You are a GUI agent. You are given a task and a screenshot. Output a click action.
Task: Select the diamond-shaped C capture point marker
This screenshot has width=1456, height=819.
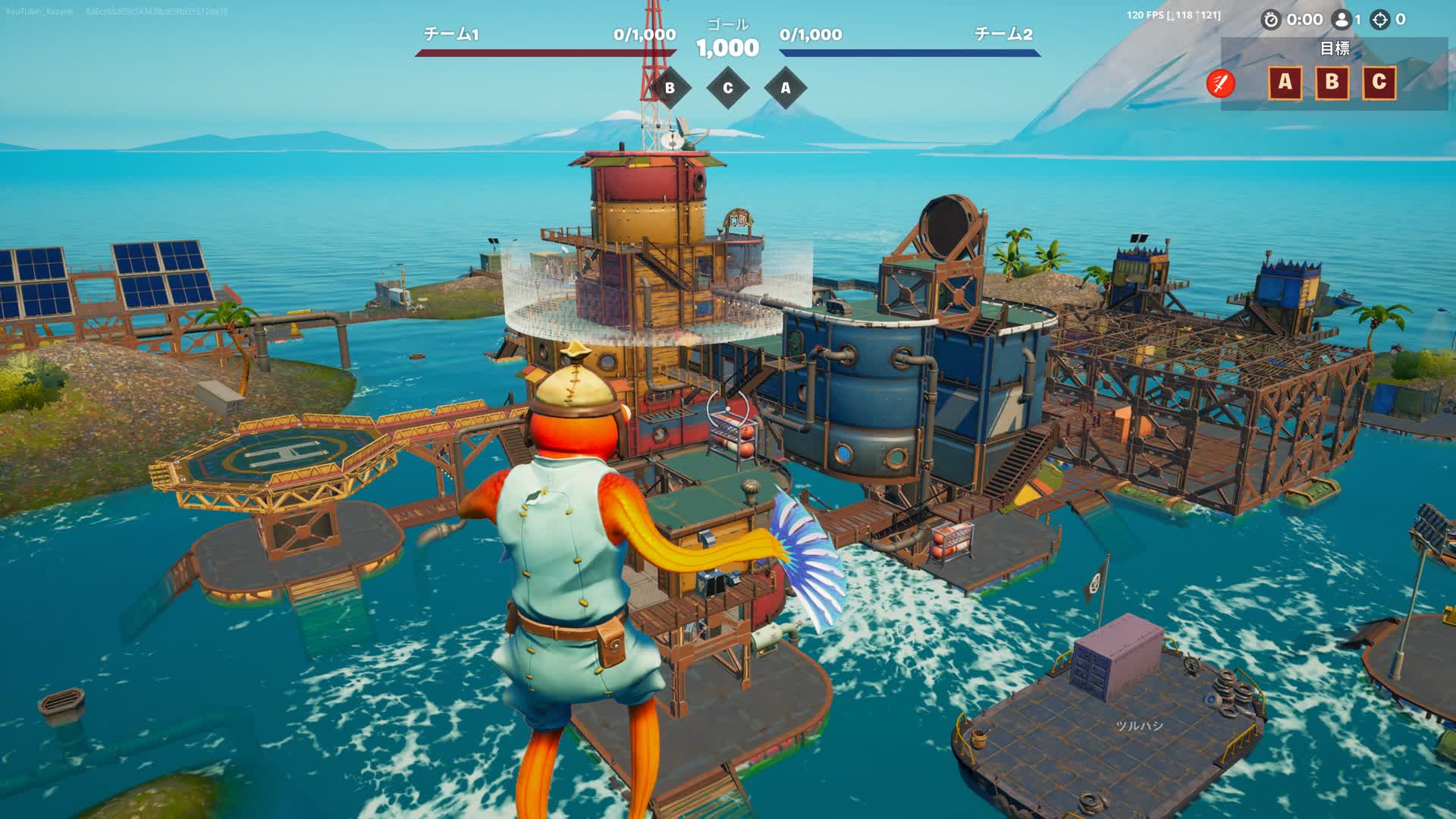point(728,88)
